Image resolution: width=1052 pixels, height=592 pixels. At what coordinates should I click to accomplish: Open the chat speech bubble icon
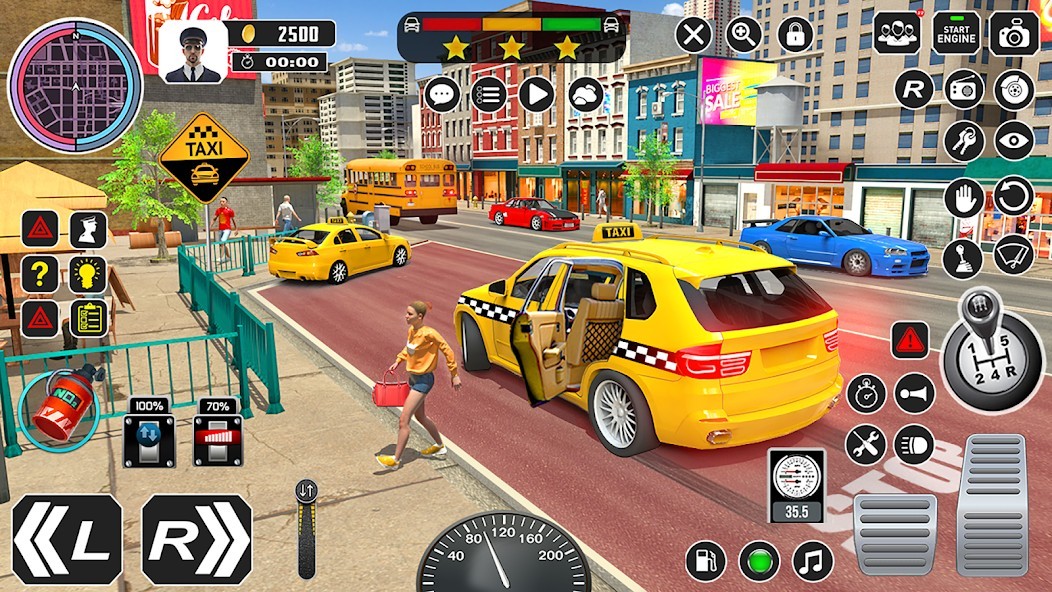(442, 94)
